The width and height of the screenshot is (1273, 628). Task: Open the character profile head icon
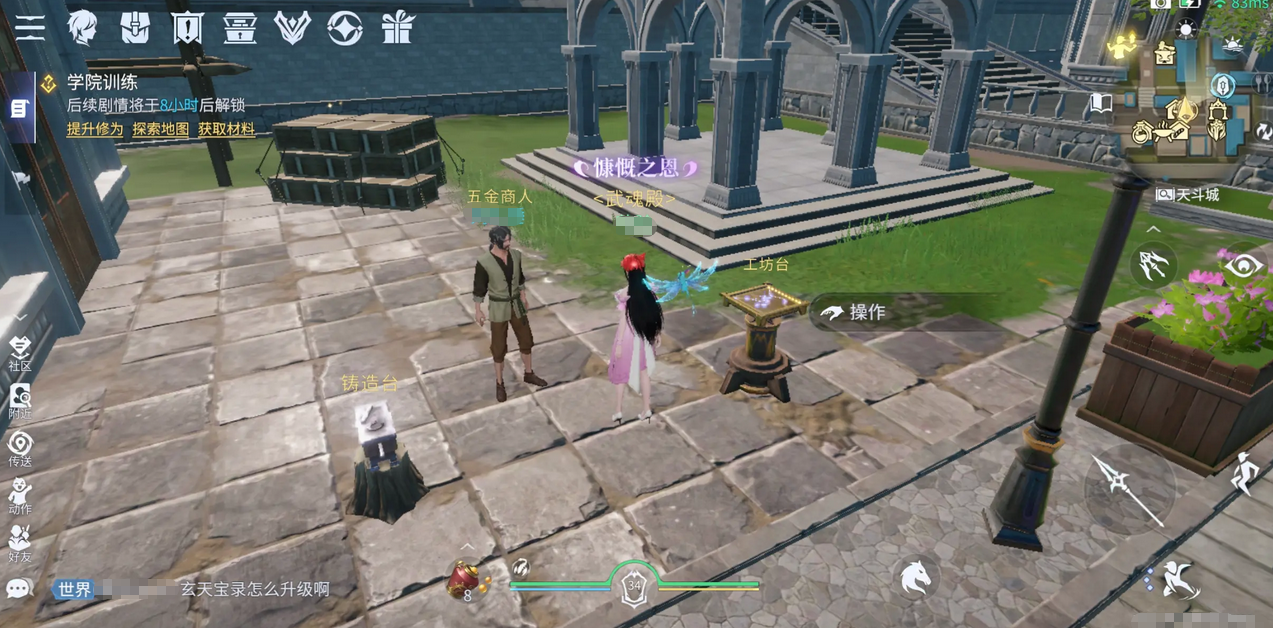pyautogui.click(x=82, y=28)
